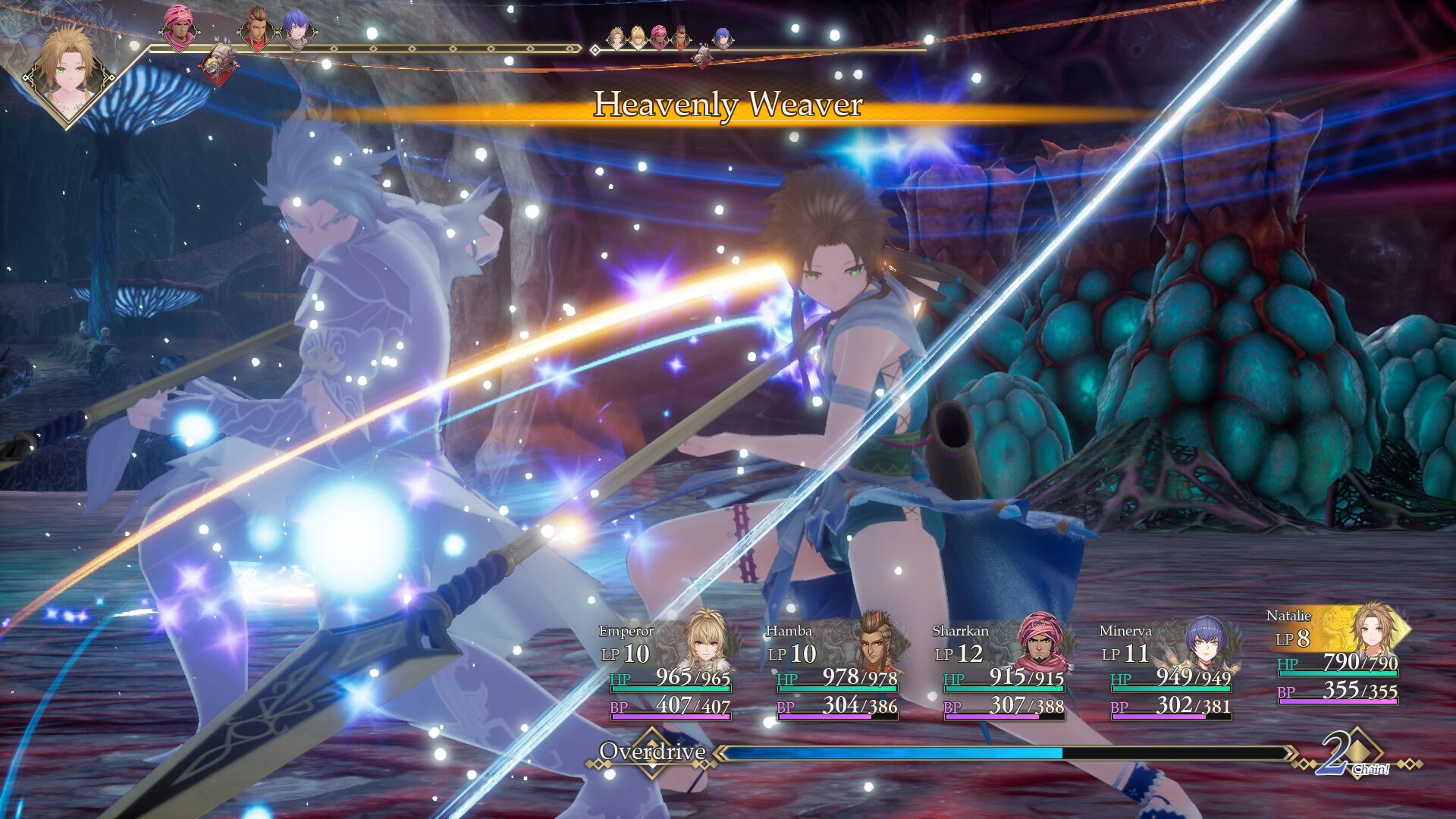Select Sharrkan's large turn-order portrait
This screenshot has height=819, width=1456.
point(178,28)
